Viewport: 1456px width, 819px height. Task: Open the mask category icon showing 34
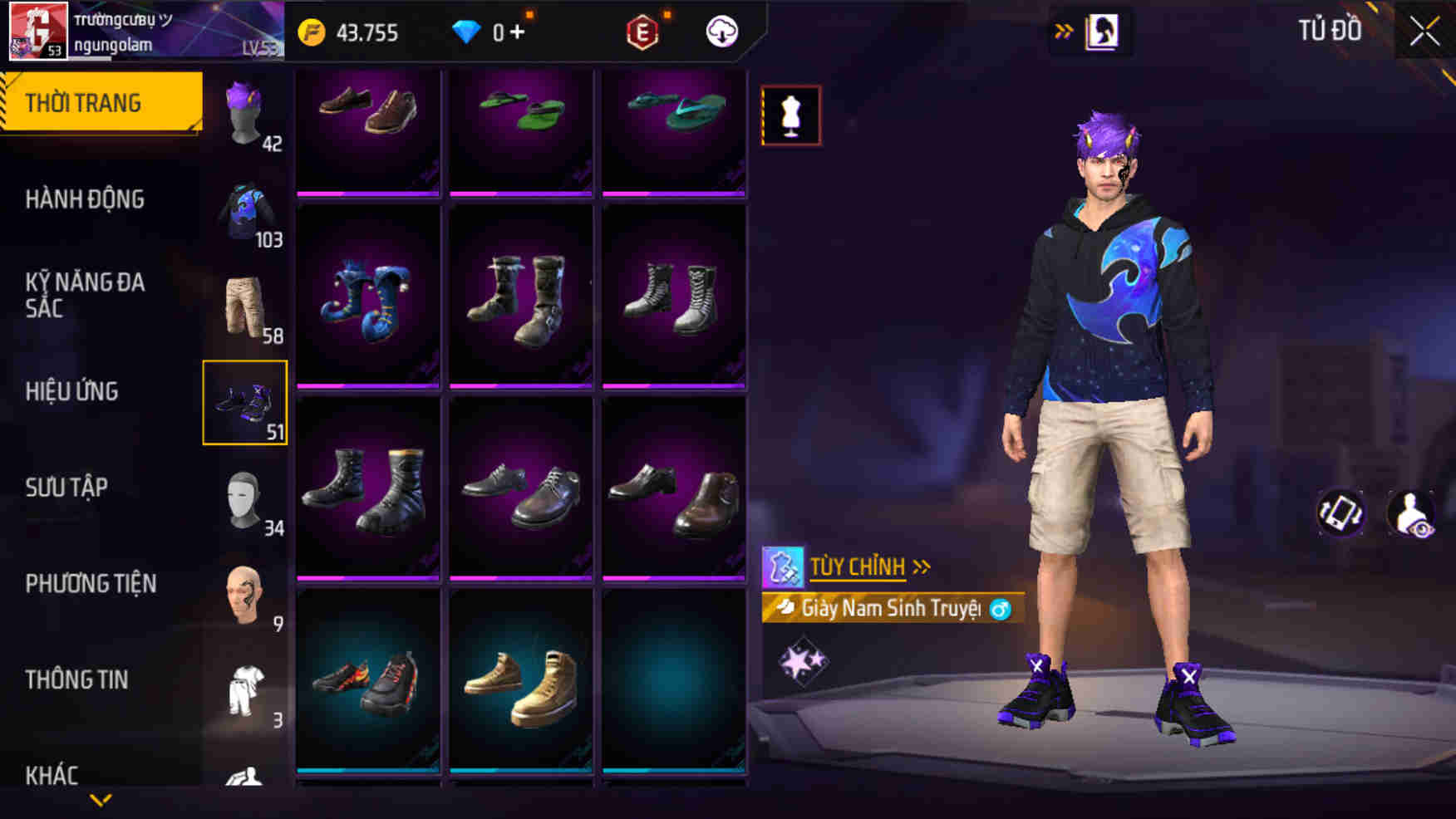pyautogui.click(x=245, y=498)
